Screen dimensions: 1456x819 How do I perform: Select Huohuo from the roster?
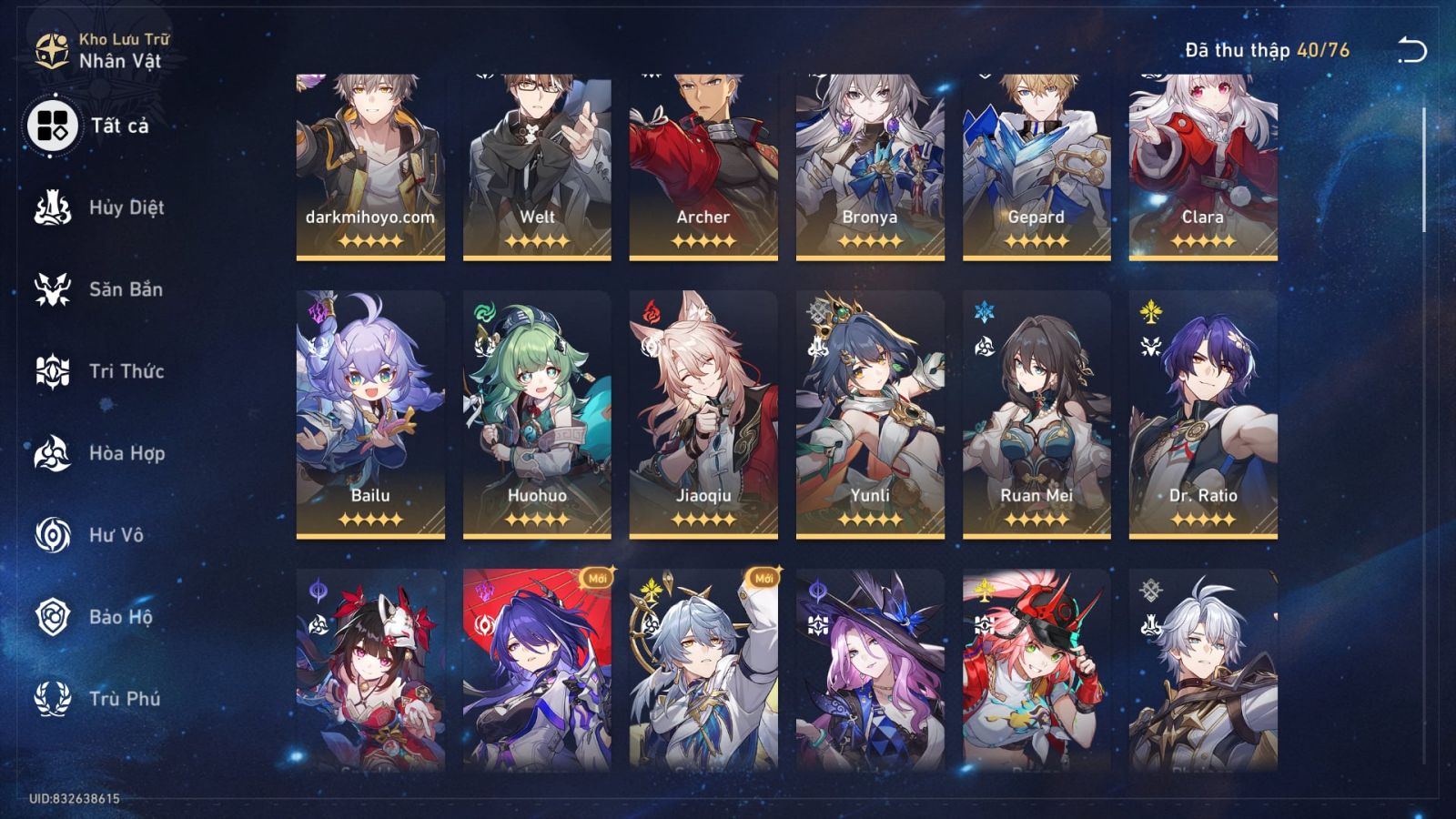tap(537, 409)
